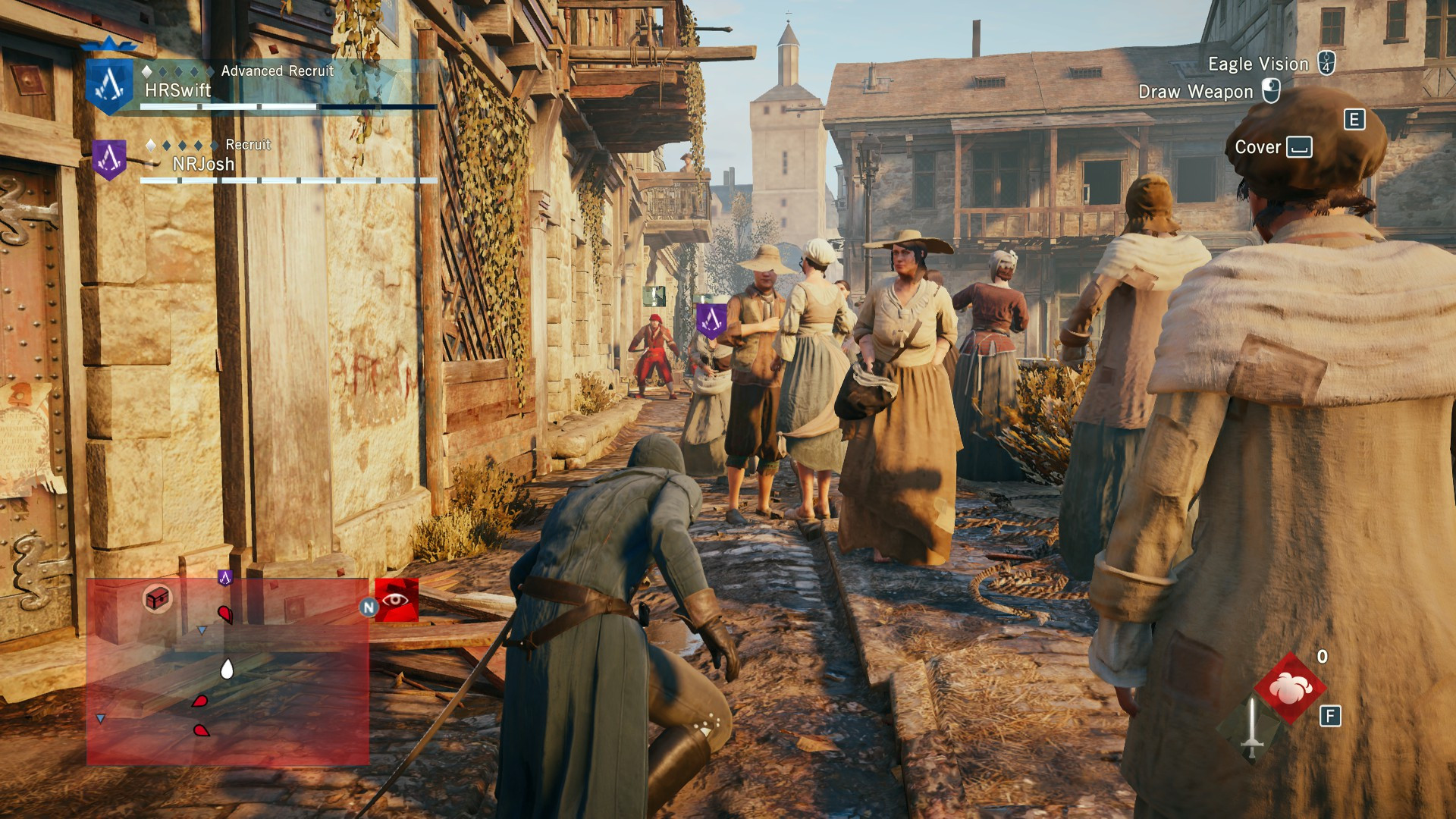Image resolution: width=1456 pixels, height=819 pixels.
Task: Choose the sword weapon icon
Action: point(1251,728)
